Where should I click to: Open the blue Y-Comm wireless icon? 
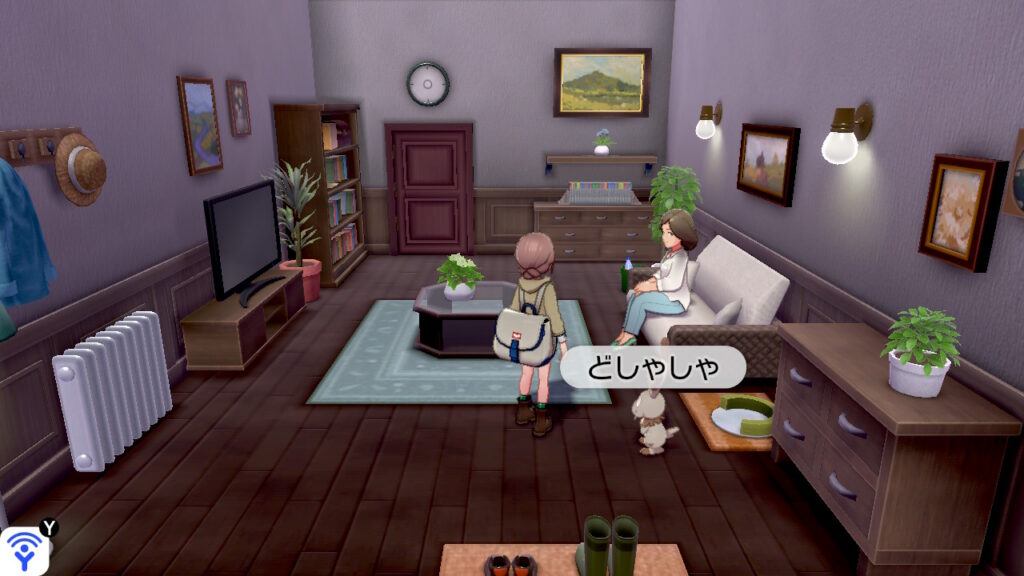point(22,551)
